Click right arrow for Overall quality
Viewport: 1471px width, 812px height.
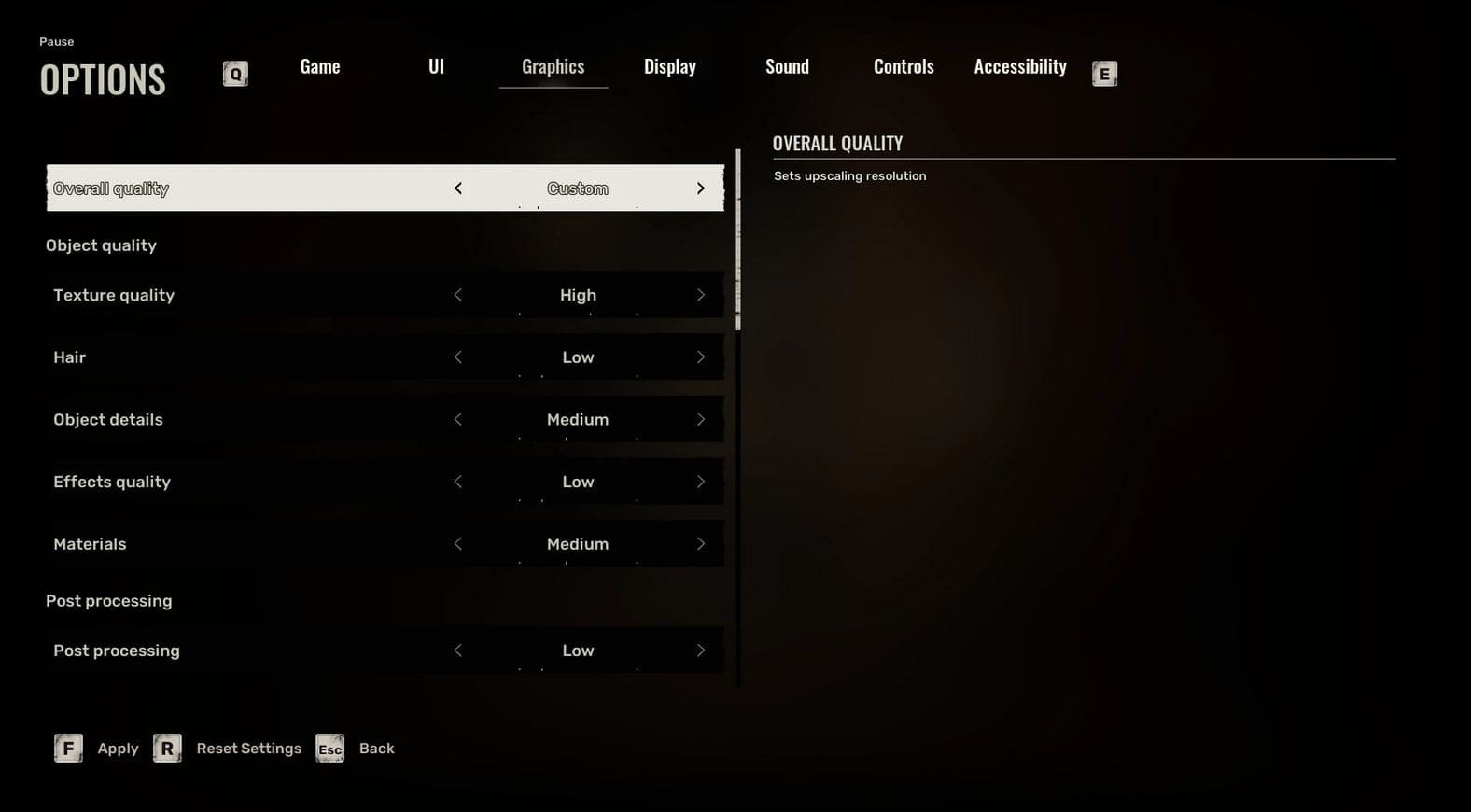[x=701, y=189]
